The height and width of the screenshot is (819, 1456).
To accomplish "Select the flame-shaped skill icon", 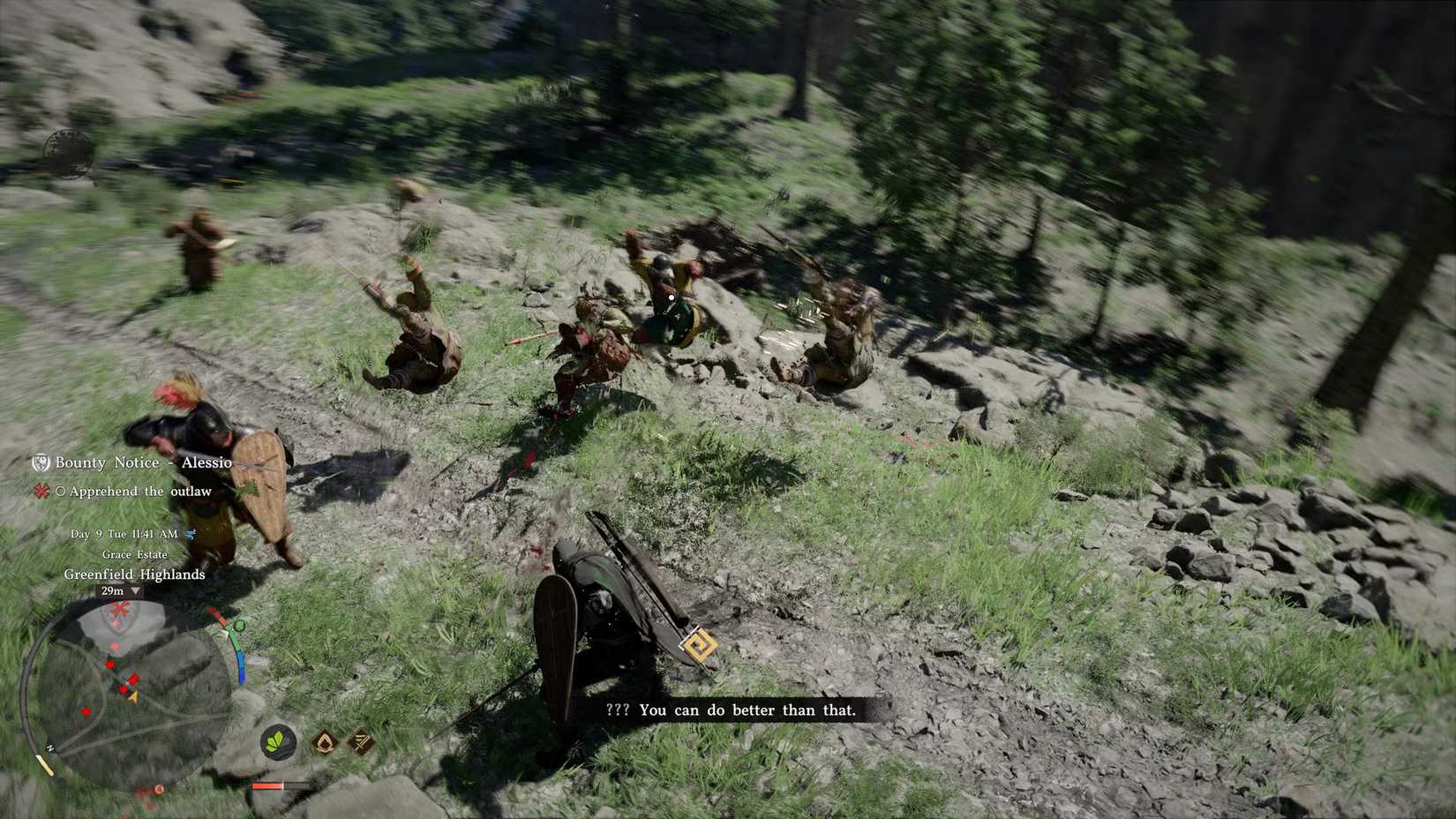I will coord(324,743).
